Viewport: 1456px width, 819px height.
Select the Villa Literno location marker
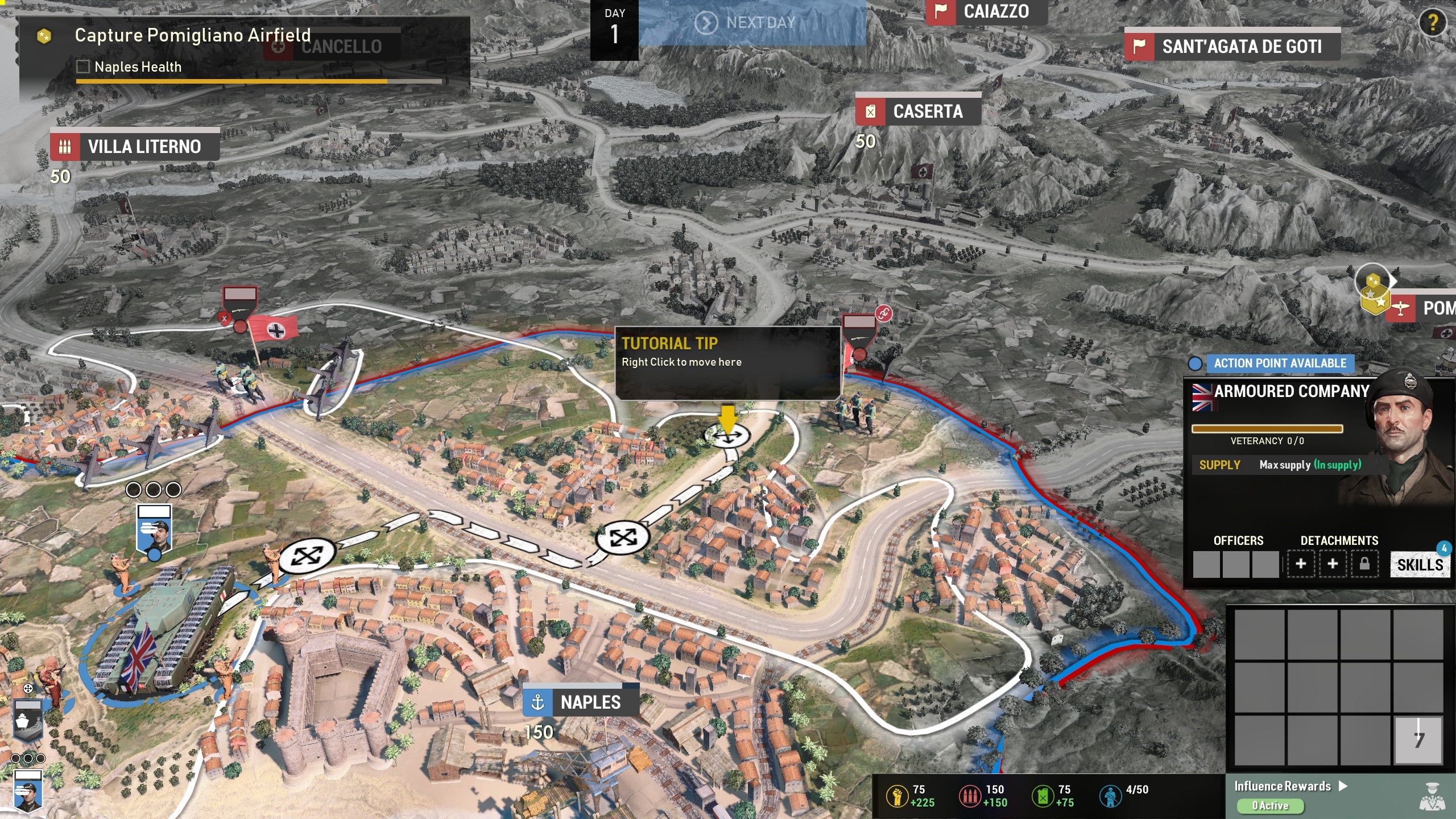[x=134, y=147]
